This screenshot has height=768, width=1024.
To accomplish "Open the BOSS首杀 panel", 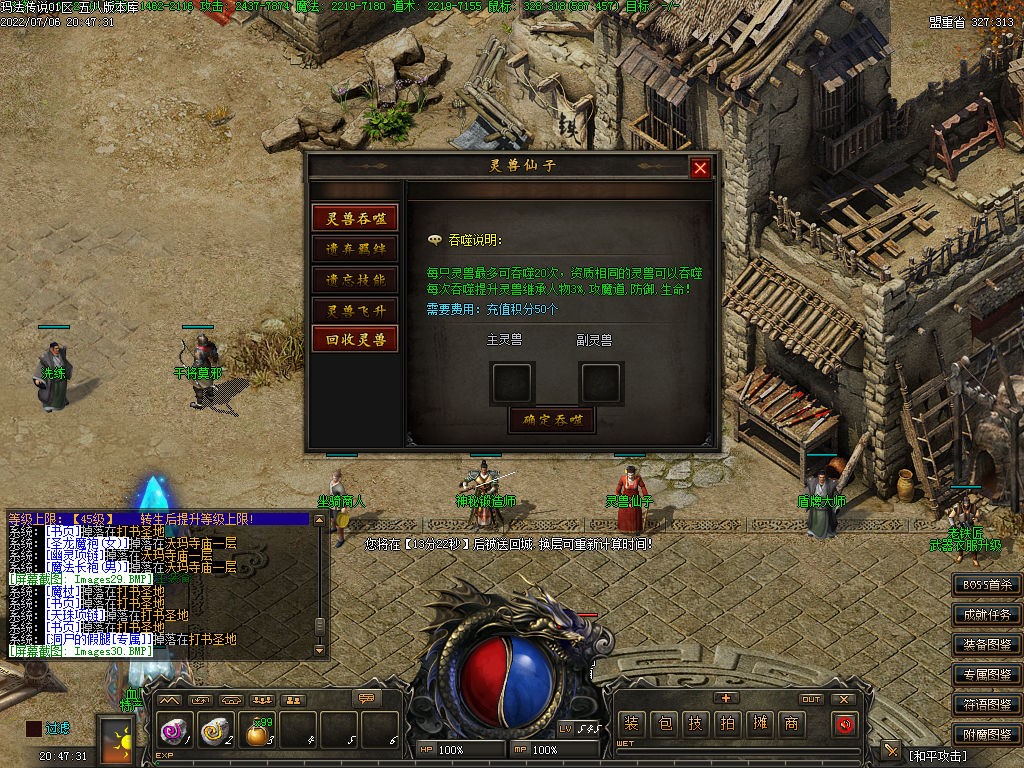I will point(986,584).
